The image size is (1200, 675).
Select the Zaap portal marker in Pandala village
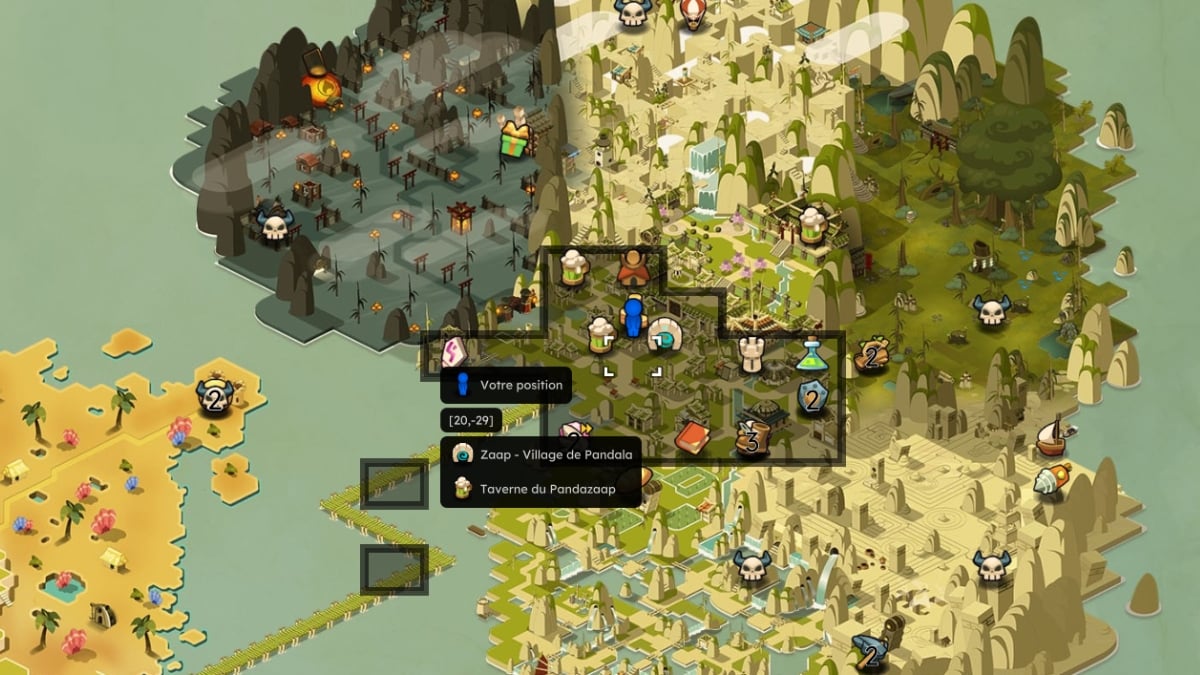pyautogui.click(x=664, y=337)
